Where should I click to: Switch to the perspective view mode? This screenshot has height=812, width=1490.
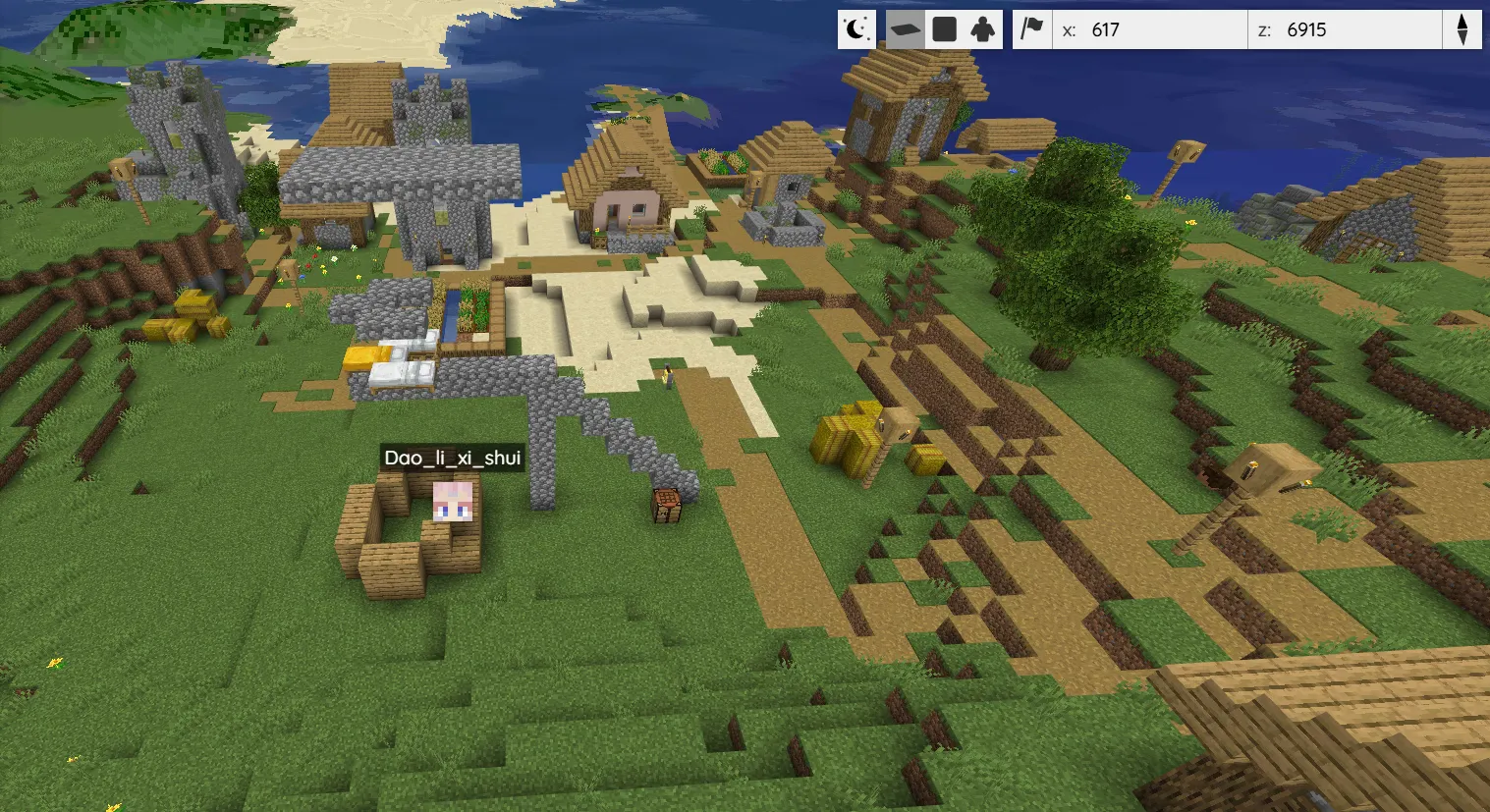click(x=906, y=29)
